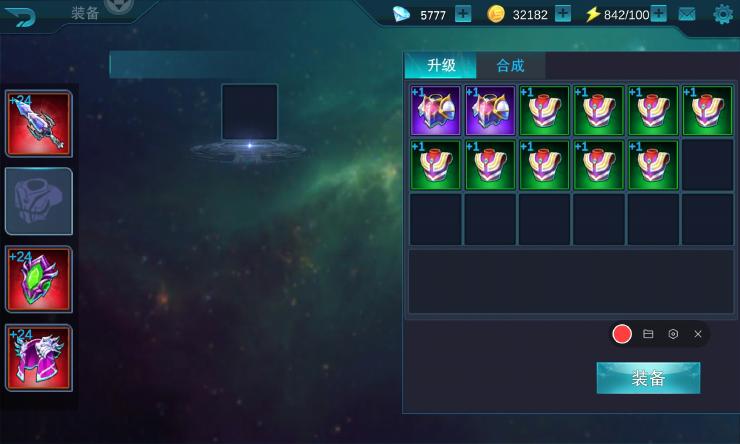
Task: Open the settings gear
Action: point(722,14)
